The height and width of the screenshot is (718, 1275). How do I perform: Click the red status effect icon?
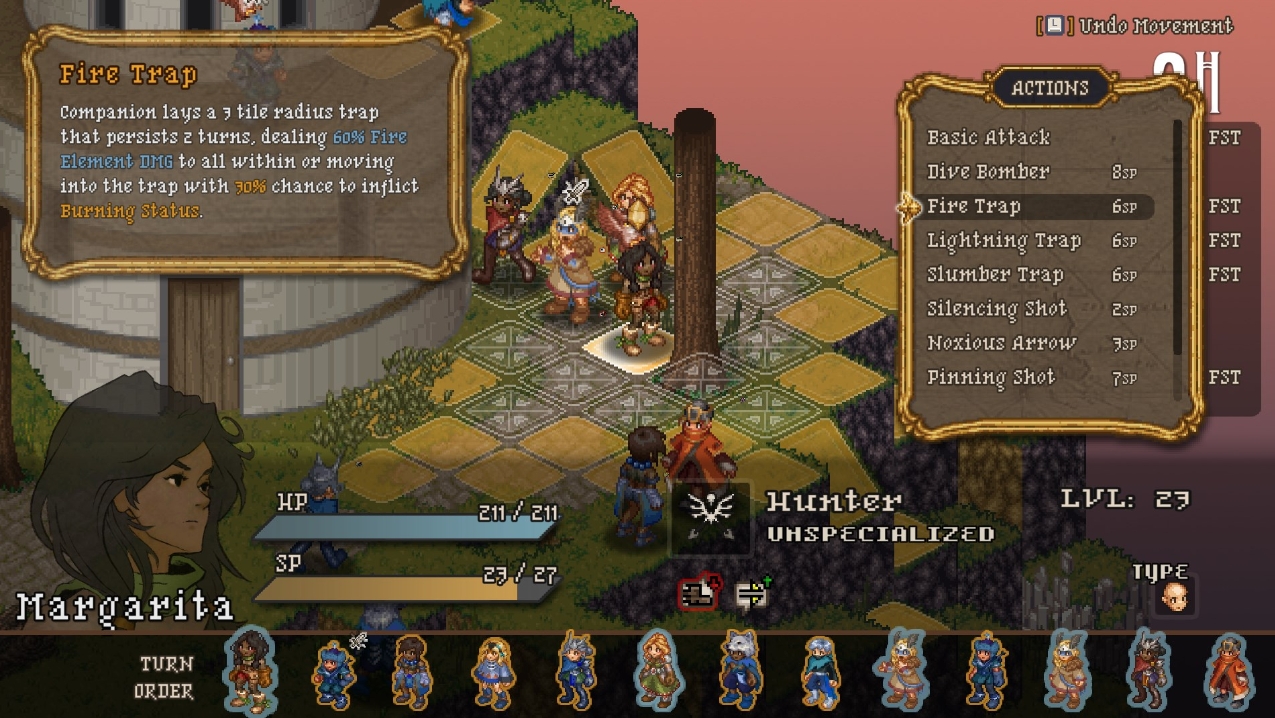coord(699,594)
